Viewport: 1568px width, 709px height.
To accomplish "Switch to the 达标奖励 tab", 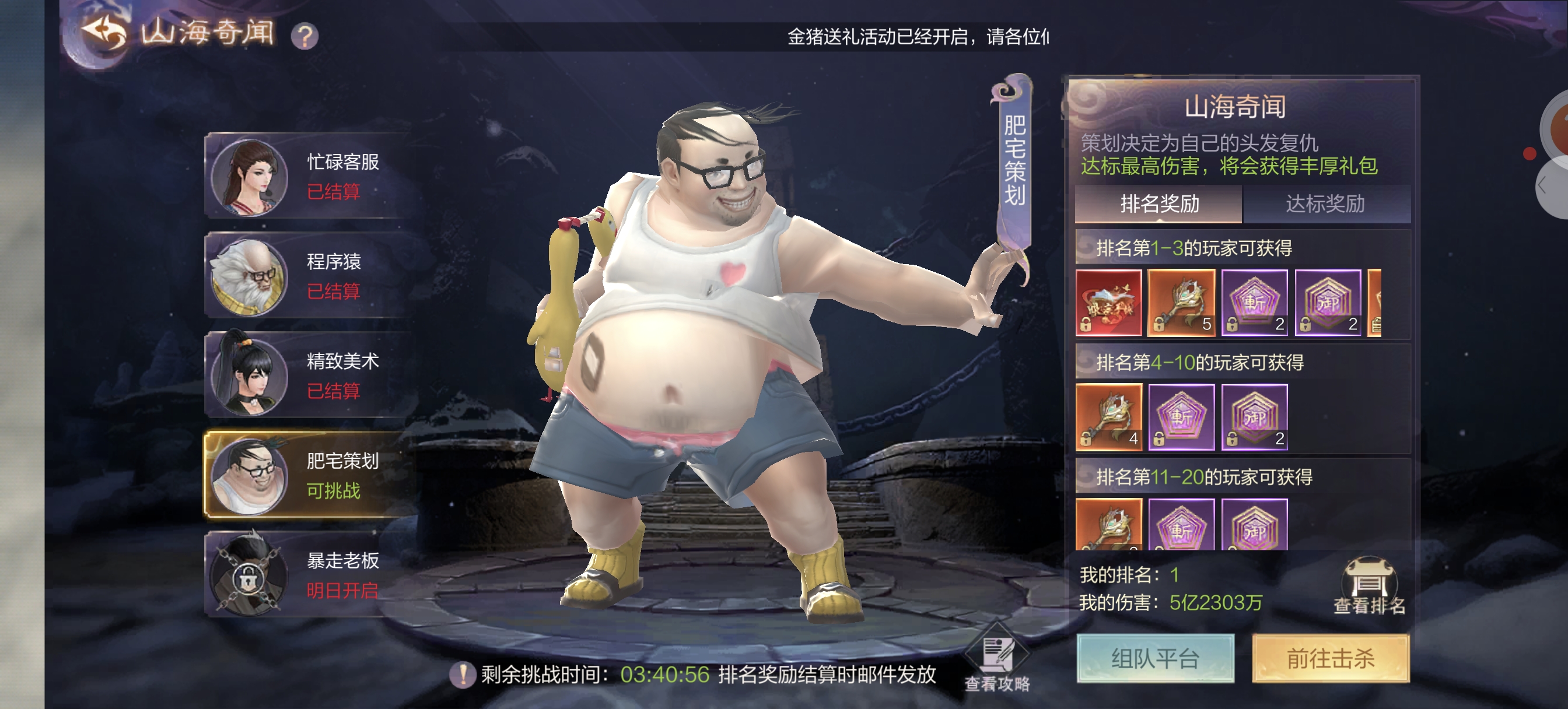I will [x=1325, y=204].
